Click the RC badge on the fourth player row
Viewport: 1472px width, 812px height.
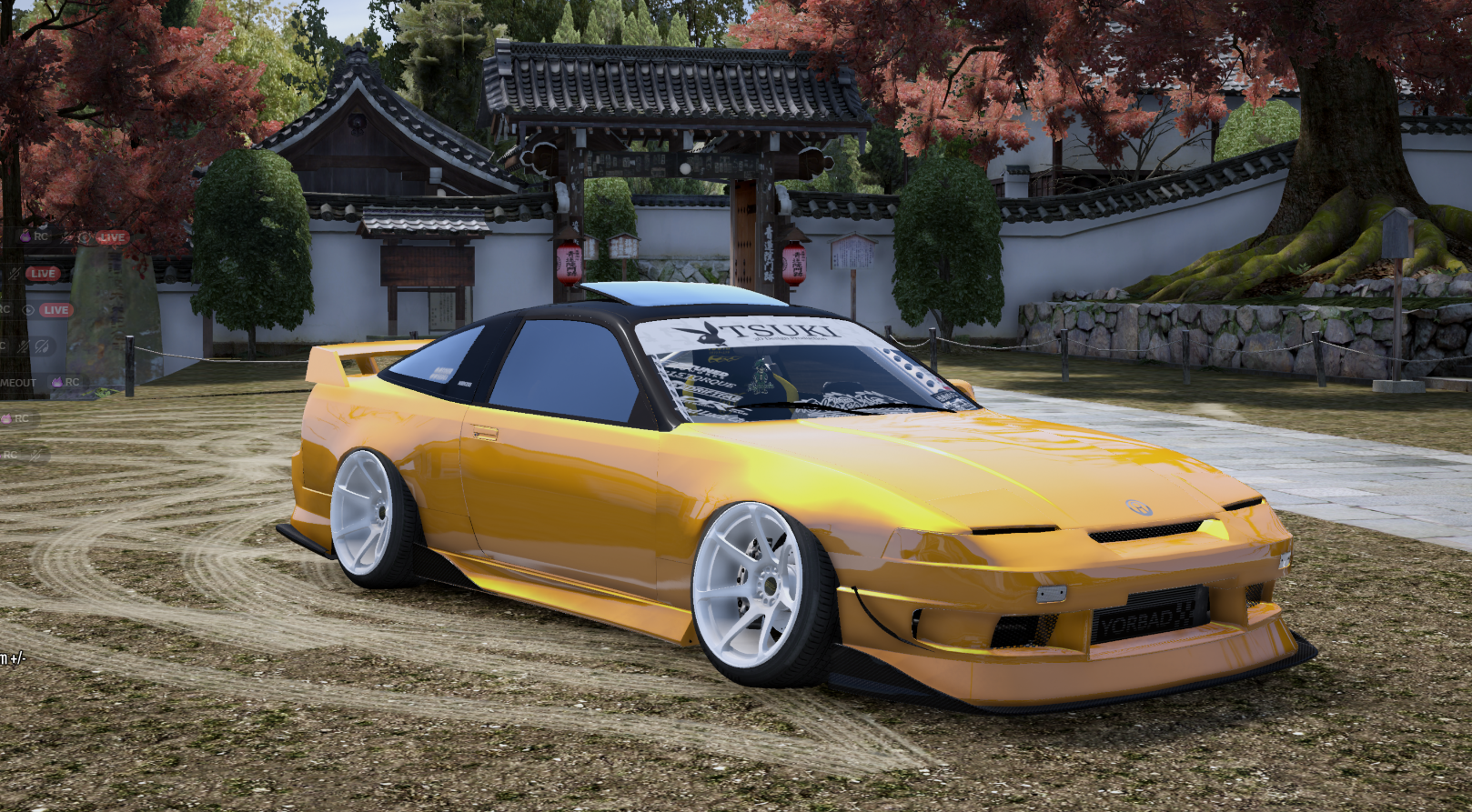(x=3, y=346)
